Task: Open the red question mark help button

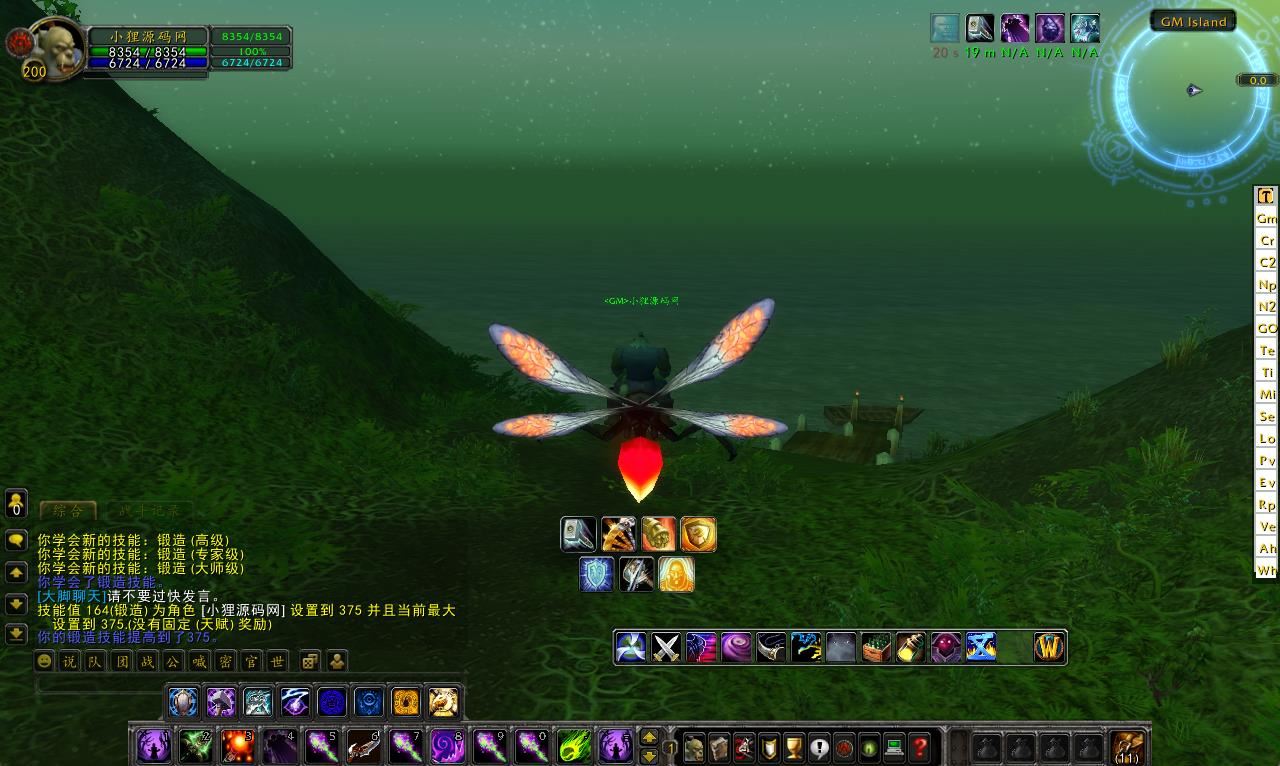Action: [920, 747]
